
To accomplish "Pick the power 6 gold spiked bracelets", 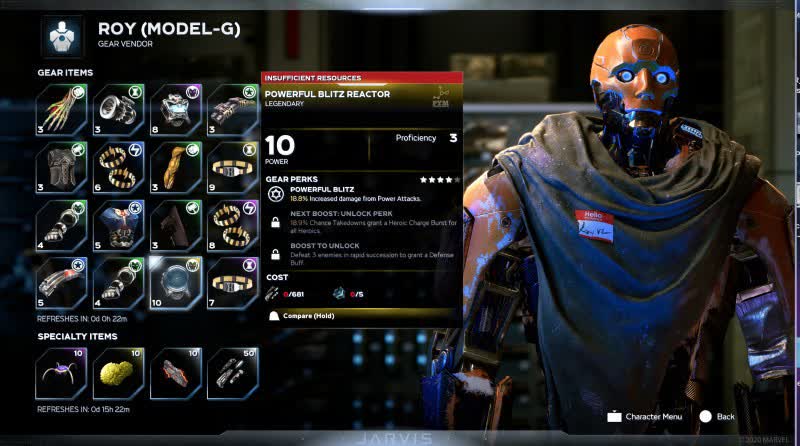I will click(119, 165).
